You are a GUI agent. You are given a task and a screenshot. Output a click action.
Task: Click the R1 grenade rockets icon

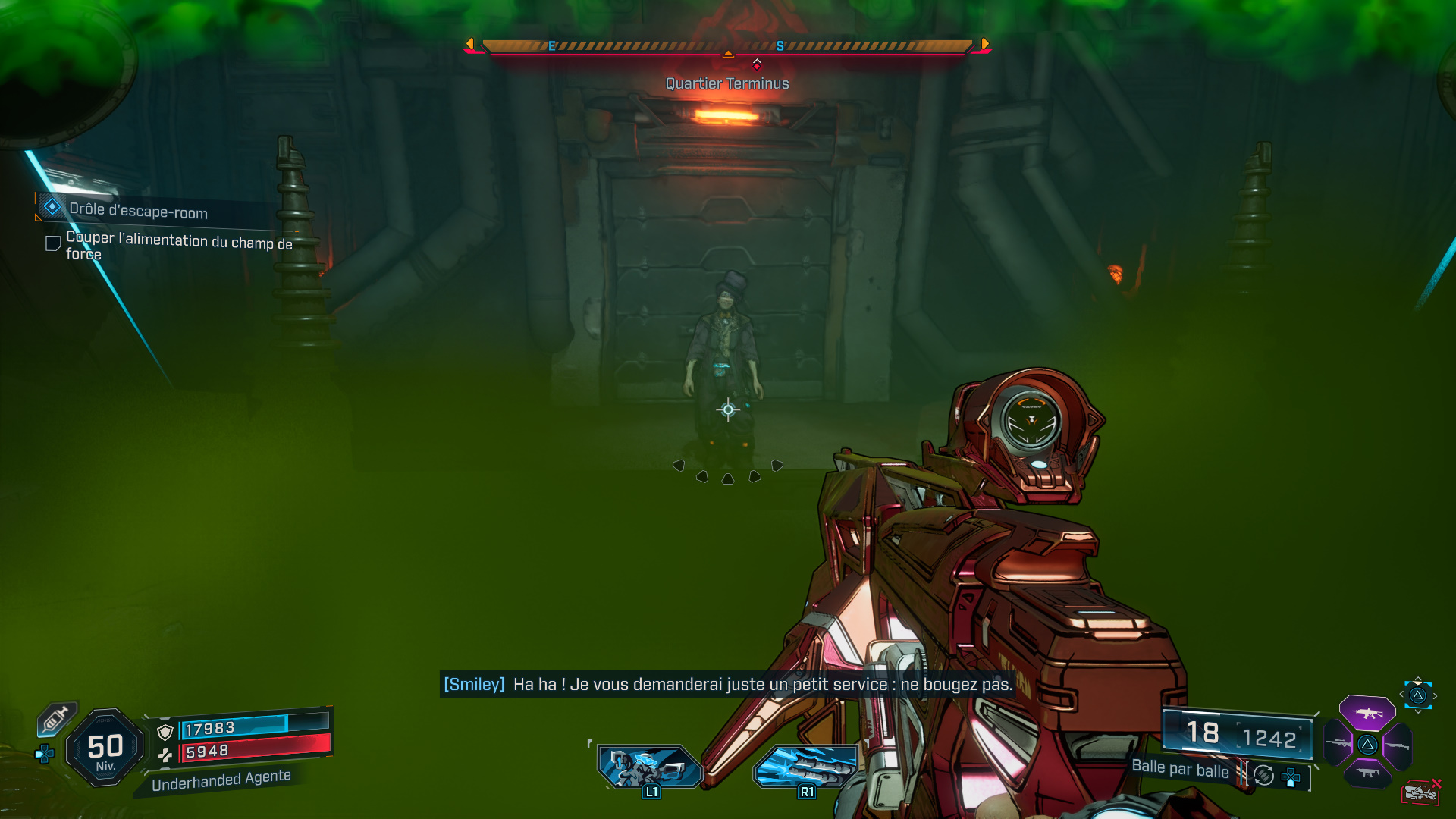pyautogui.click(x=806, y=766)
